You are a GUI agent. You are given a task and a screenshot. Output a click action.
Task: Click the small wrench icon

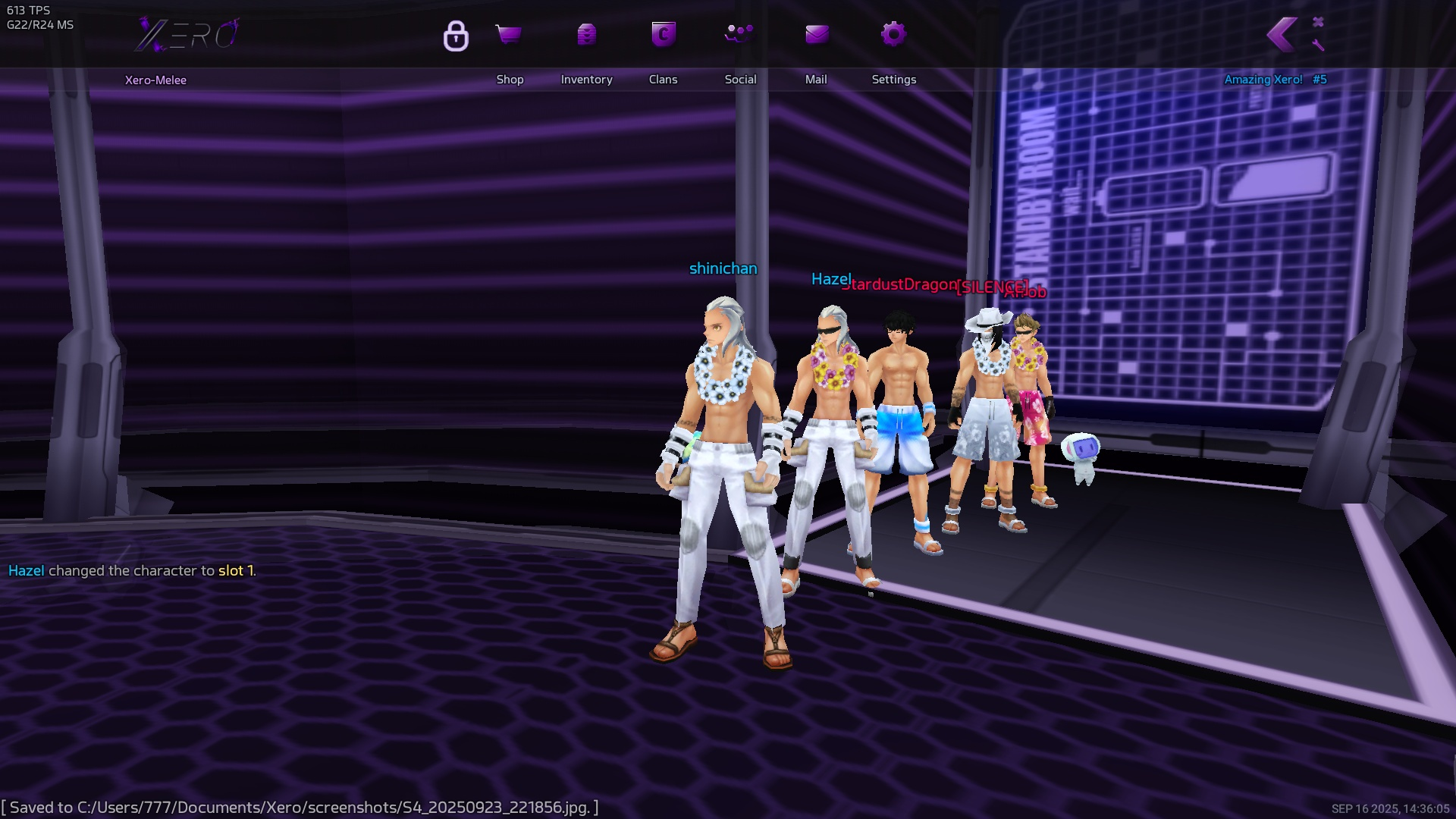(1318, 45)
